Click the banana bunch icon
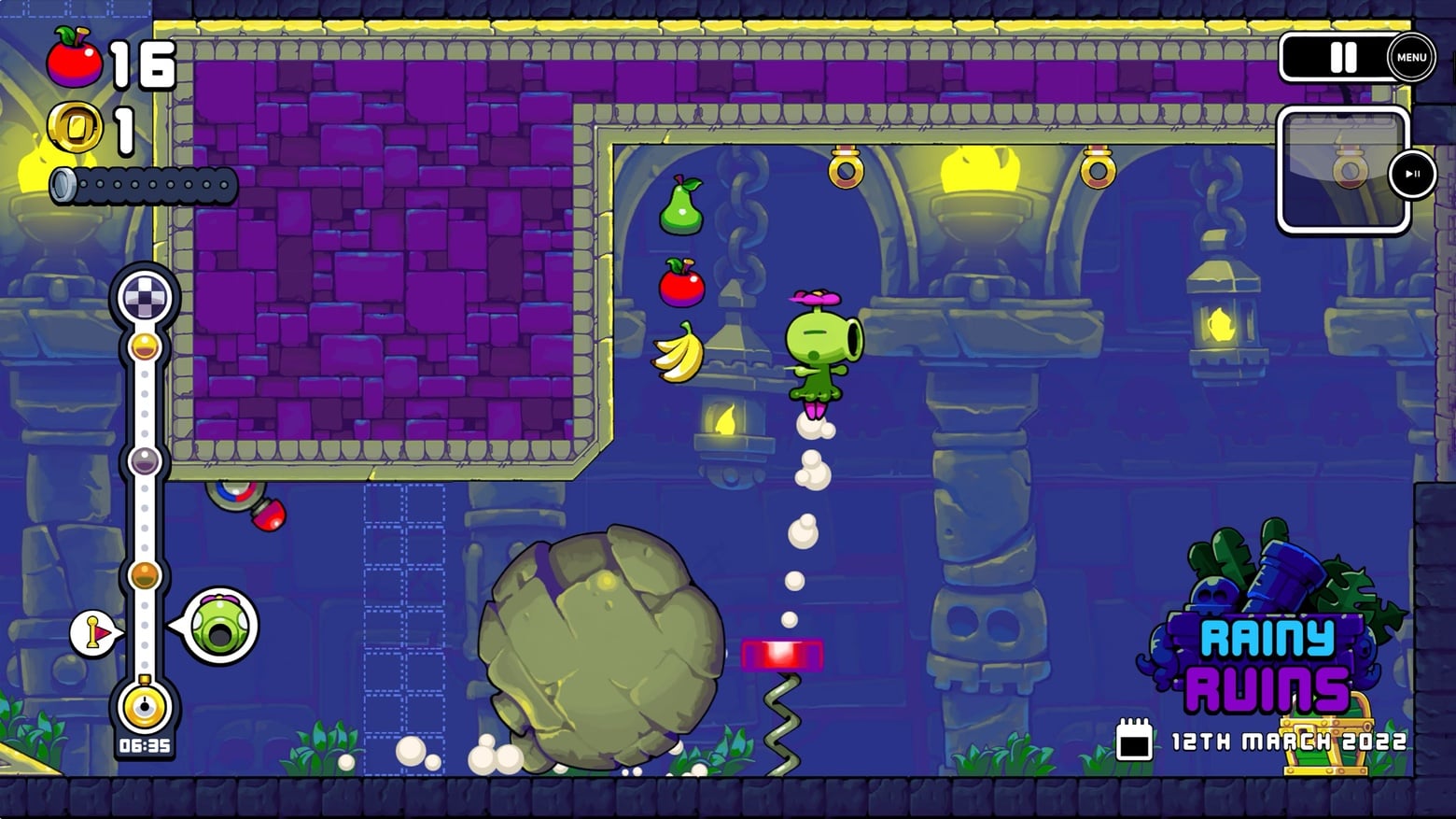 tap(680, 354)
